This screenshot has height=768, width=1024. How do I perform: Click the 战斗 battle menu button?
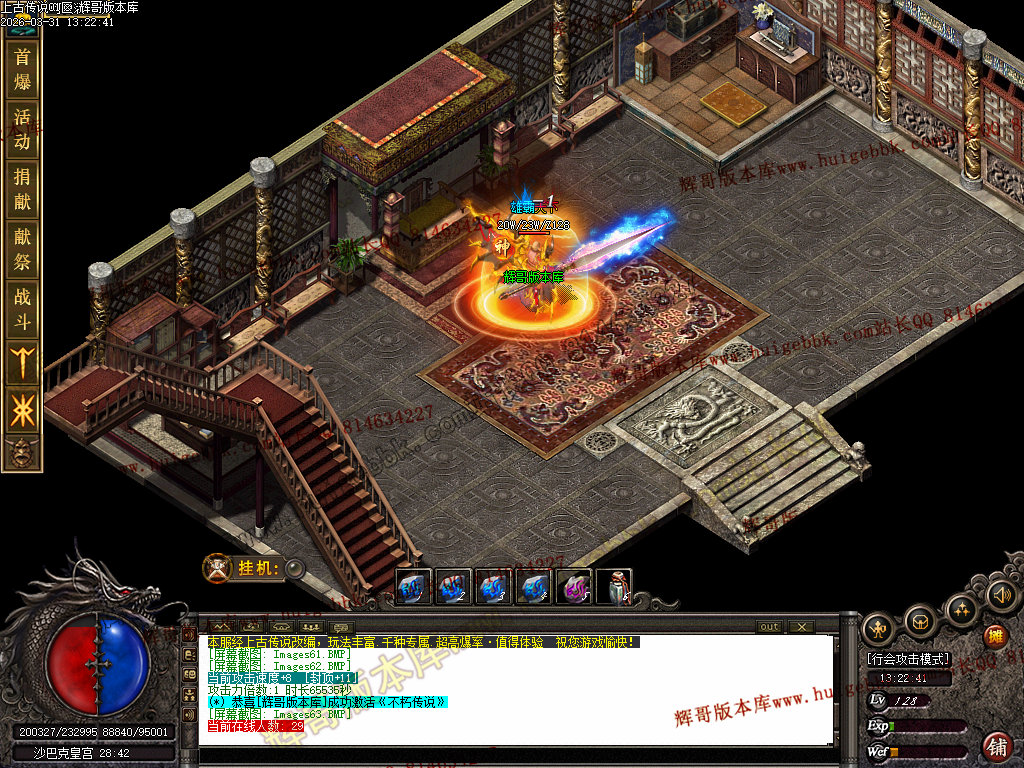(22, 309)
